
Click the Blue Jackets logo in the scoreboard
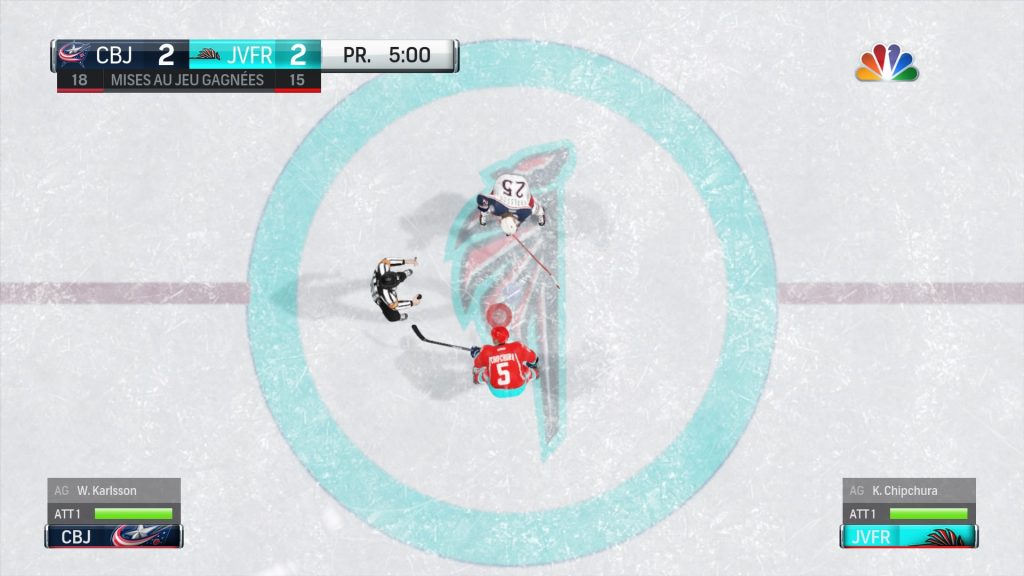(x=74, y=54)
